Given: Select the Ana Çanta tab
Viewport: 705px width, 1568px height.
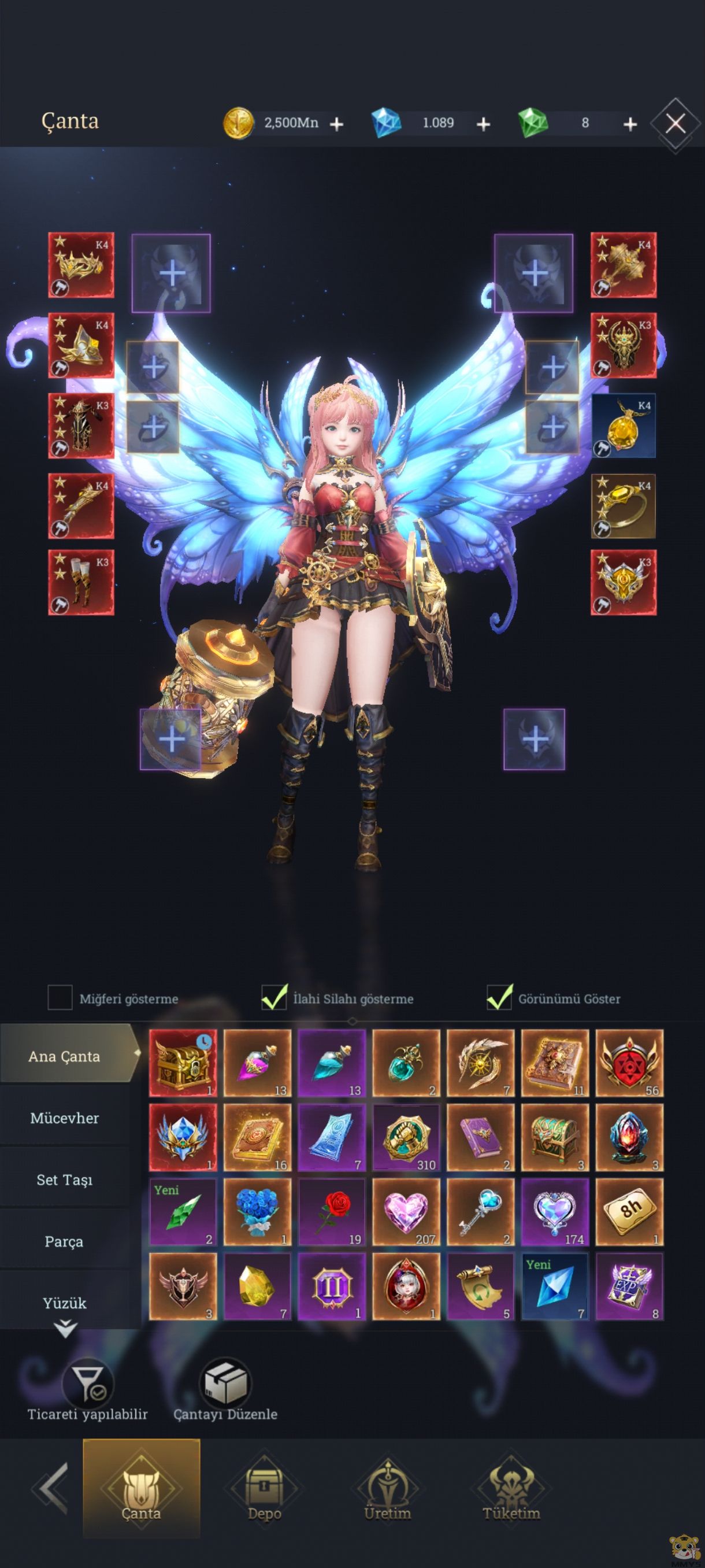Looking at the screenshot, I should pyautogui.click(x=65, y=1056).
